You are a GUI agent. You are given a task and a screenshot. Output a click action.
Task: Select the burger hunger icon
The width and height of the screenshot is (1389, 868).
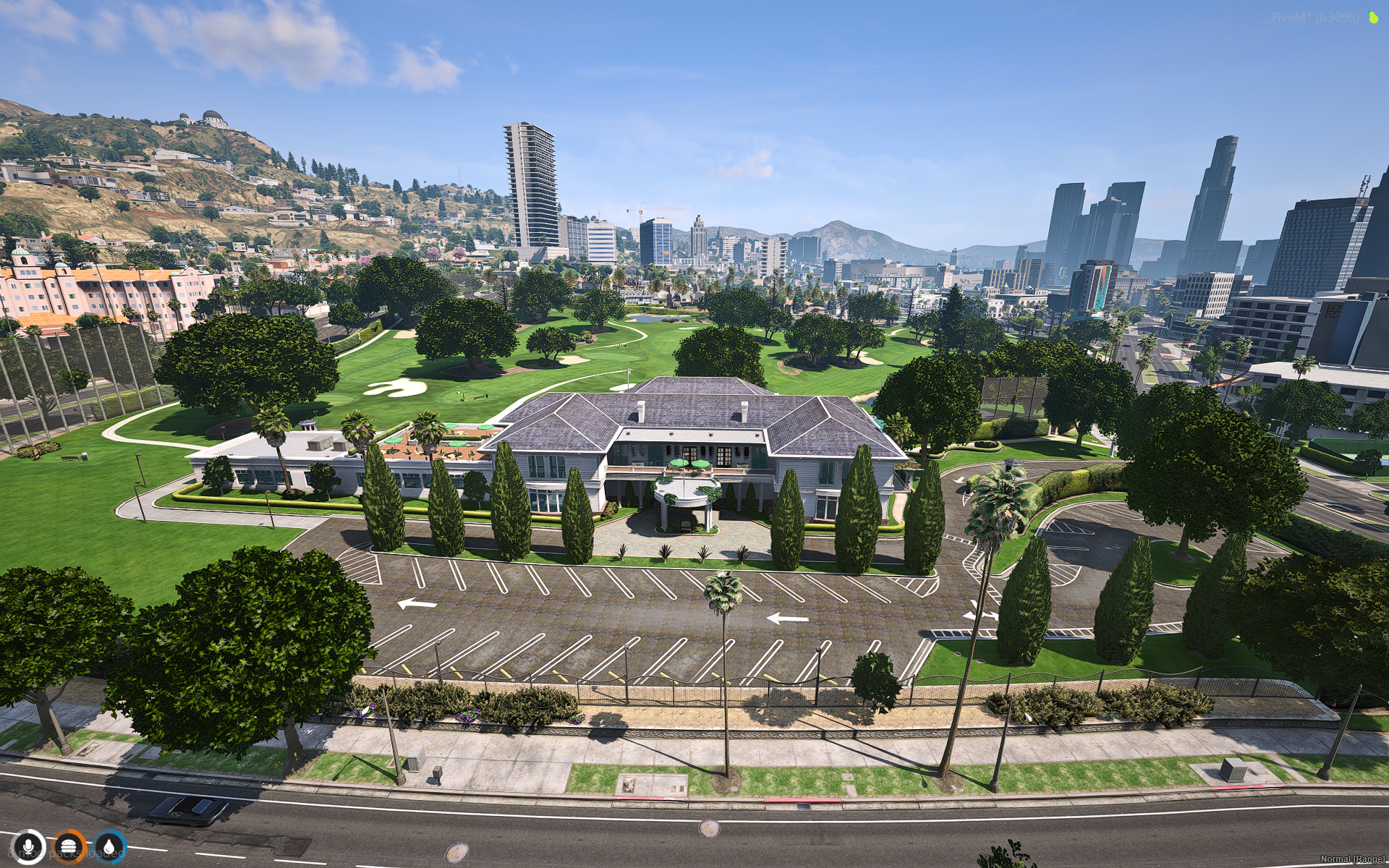[69, 845]
